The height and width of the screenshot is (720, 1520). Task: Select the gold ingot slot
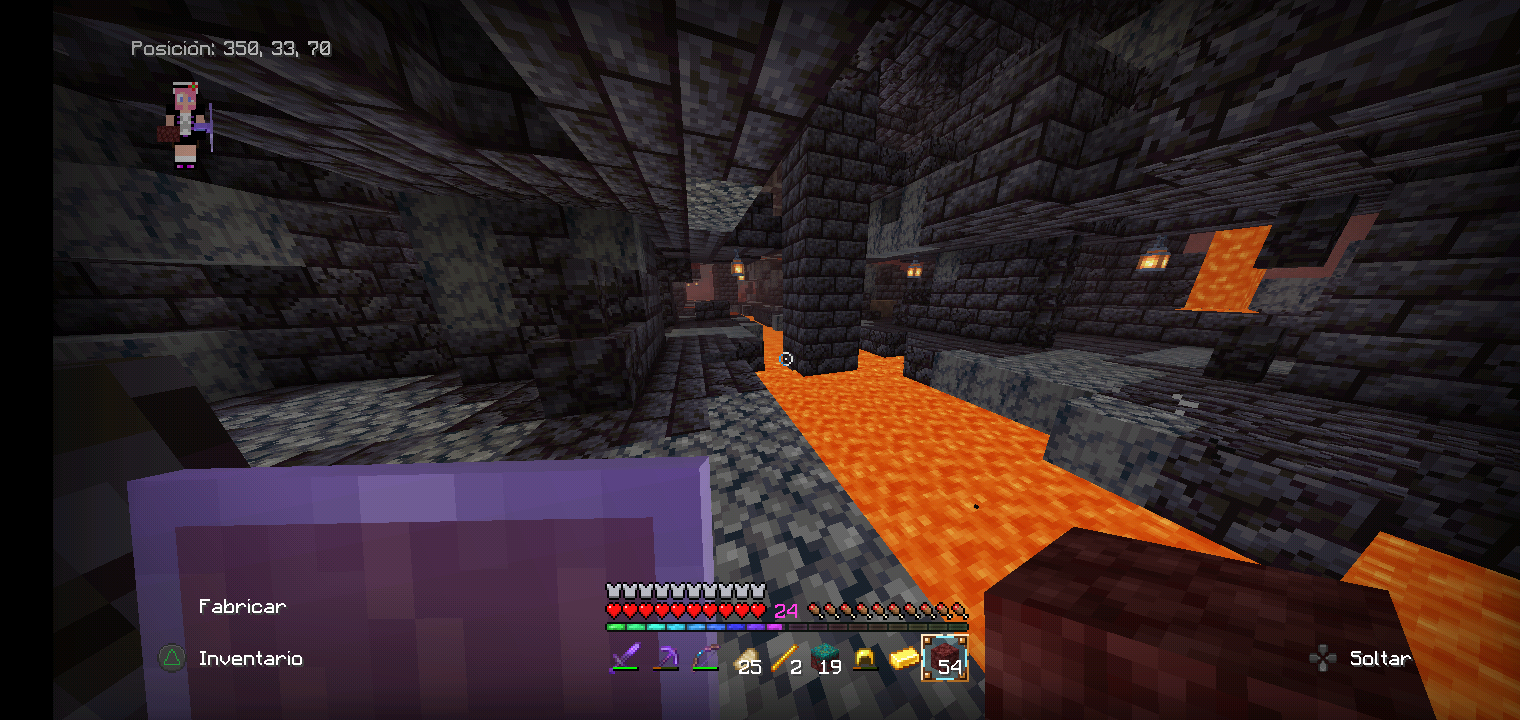pos(904,658)
